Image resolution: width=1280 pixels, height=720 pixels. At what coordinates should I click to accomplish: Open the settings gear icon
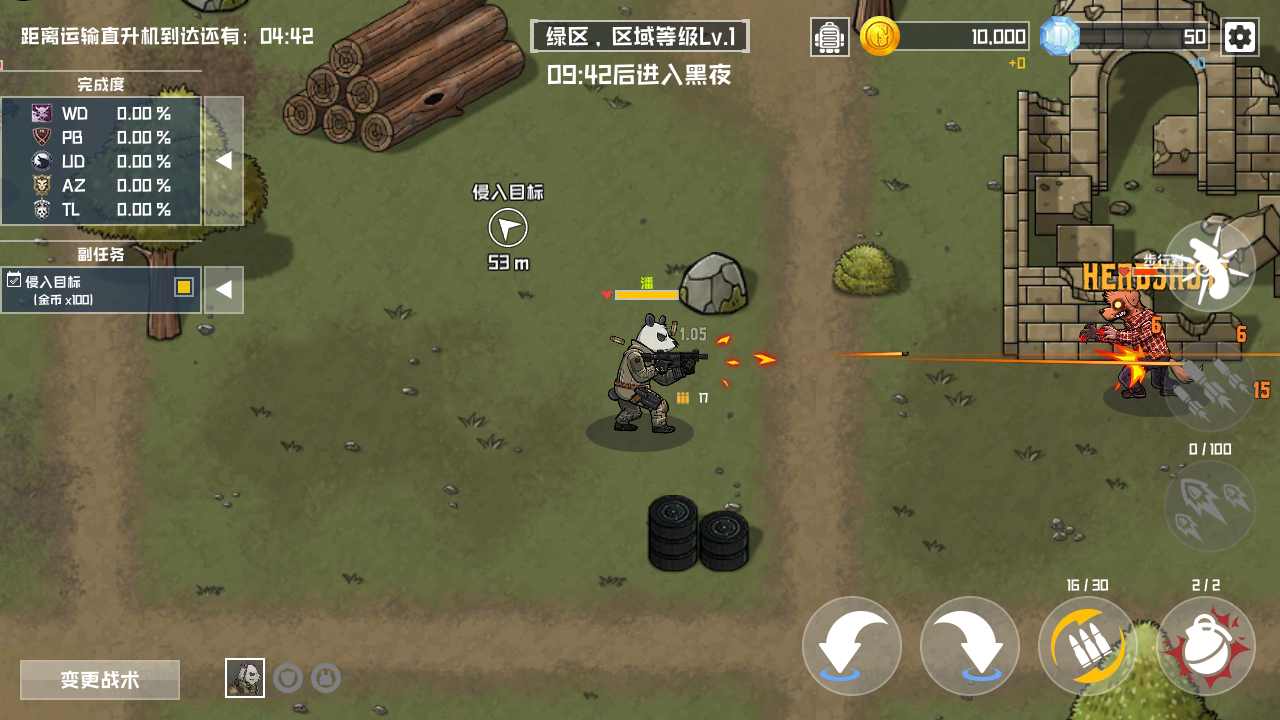click(x=1240, y=36)
